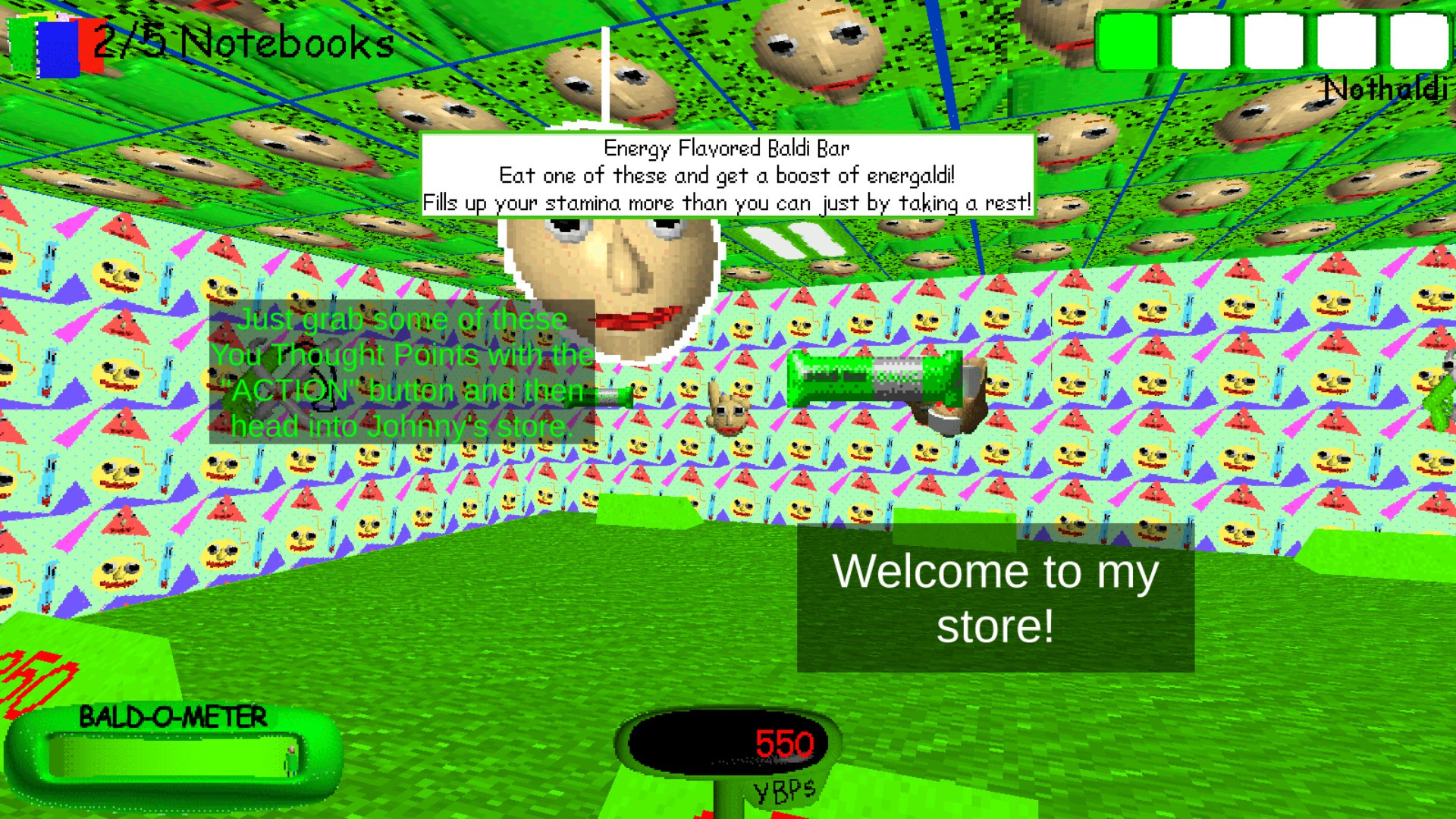The width and height of the screenshot is (1456, 819).
Task: Open the ACTION button hint panel
Action: pyautogui.click(x=402, y=373)
